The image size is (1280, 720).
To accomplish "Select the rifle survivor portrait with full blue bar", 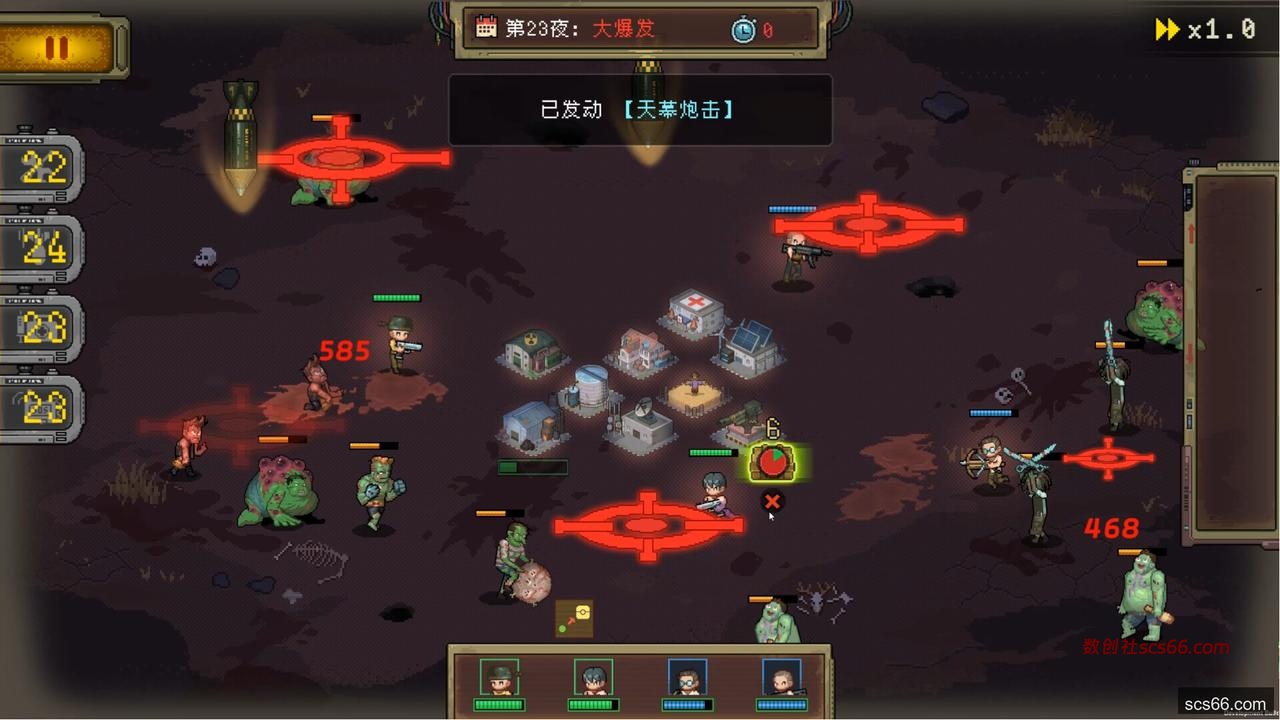I will (781, 677).
